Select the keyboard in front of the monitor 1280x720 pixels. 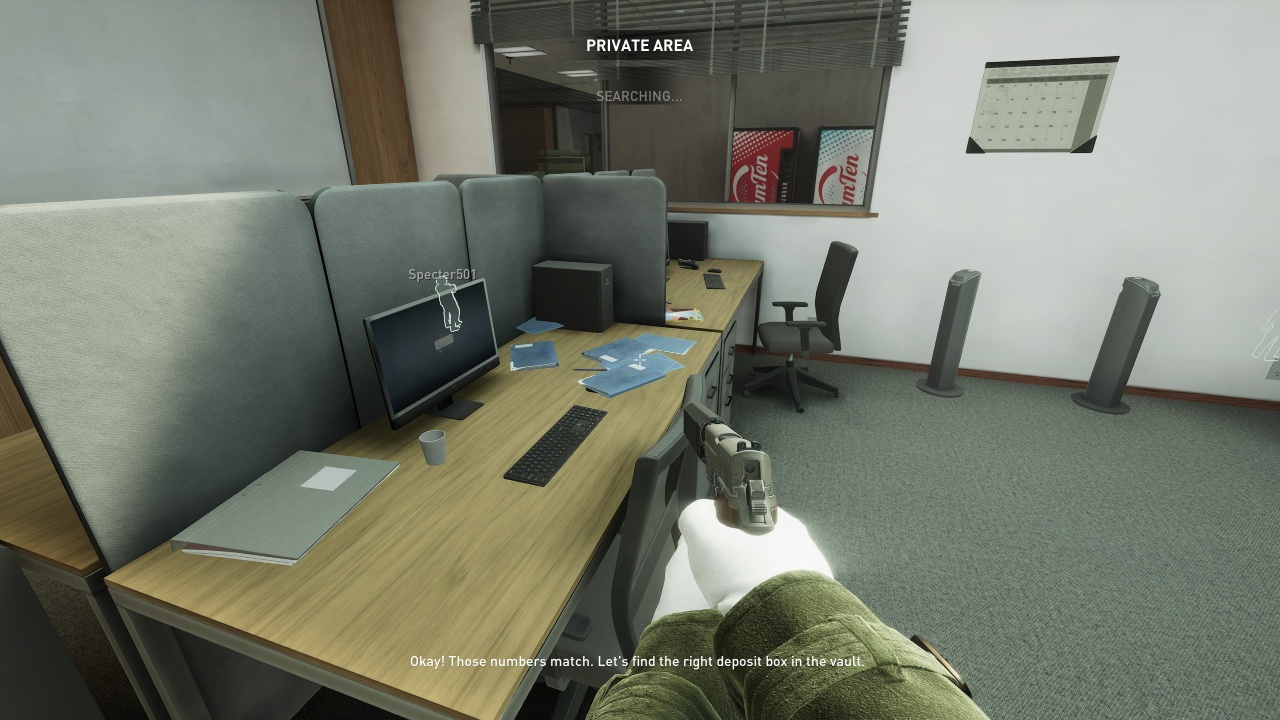tap(556, 445)
